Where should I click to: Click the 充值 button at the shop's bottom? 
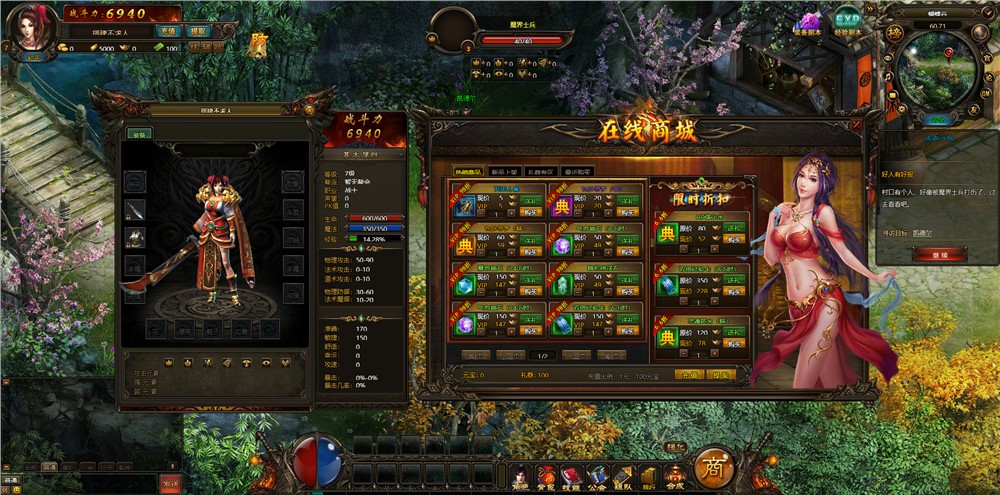click(687, 374)
